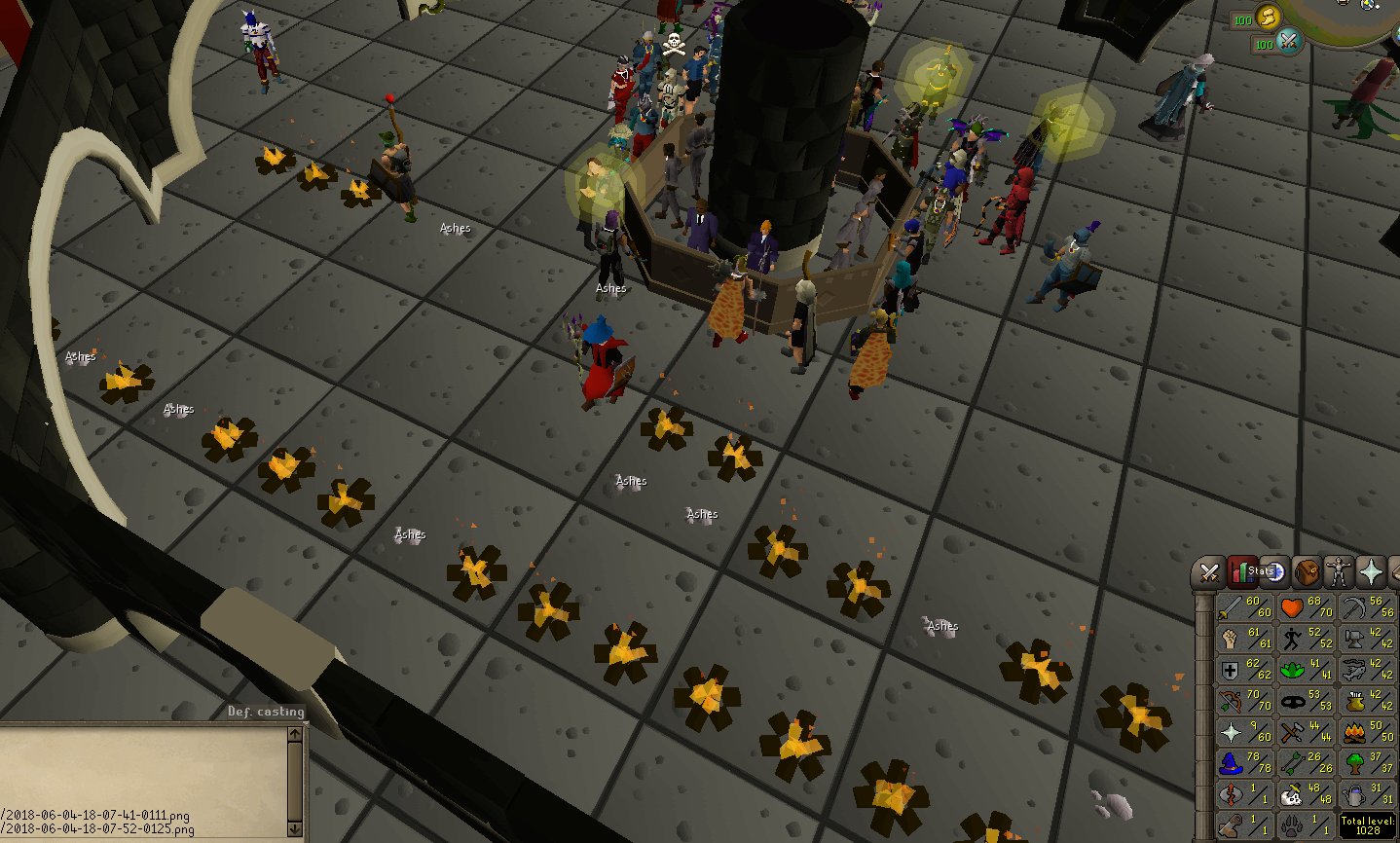Viewport: 1400px width, 843px height.
Task: View the Hitpoints skill icon
Action: (x=1291, y=606)
